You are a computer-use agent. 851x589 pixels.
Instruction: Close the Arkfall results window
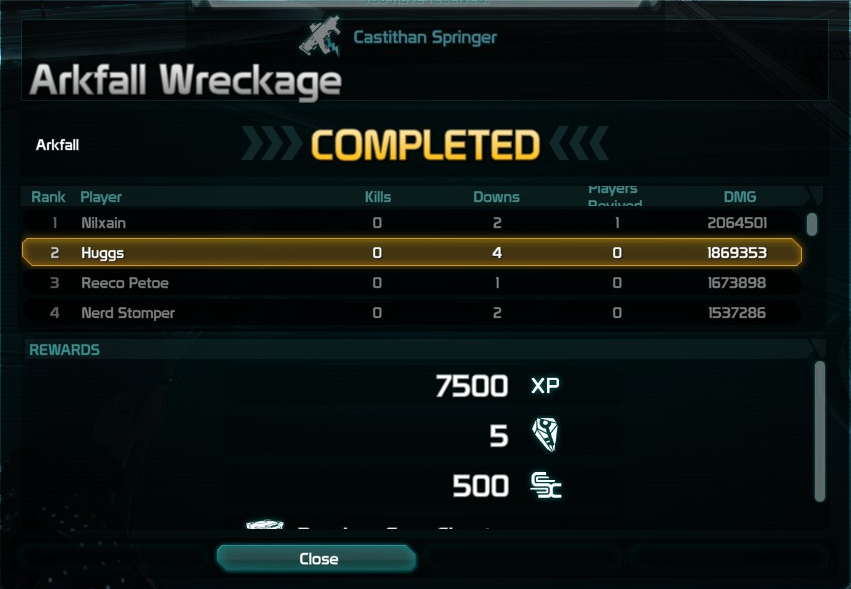coord(316,558)
